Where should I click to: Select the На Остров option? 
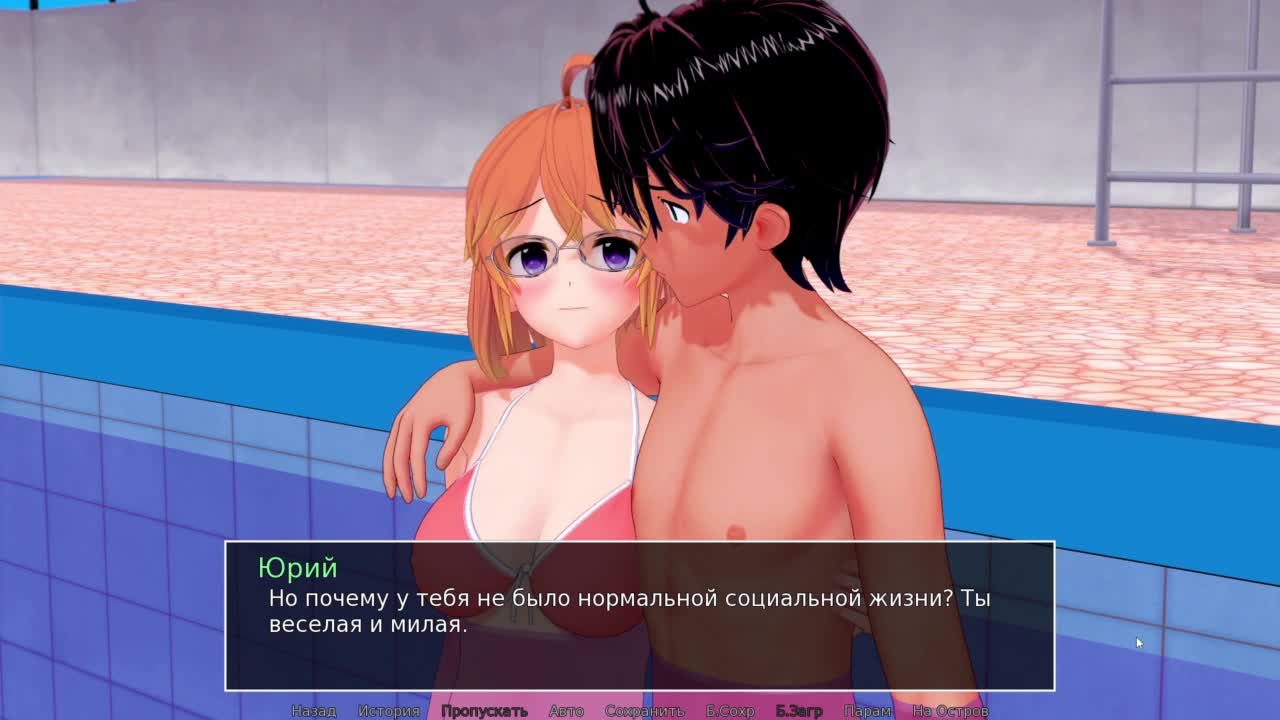(950, 711)
